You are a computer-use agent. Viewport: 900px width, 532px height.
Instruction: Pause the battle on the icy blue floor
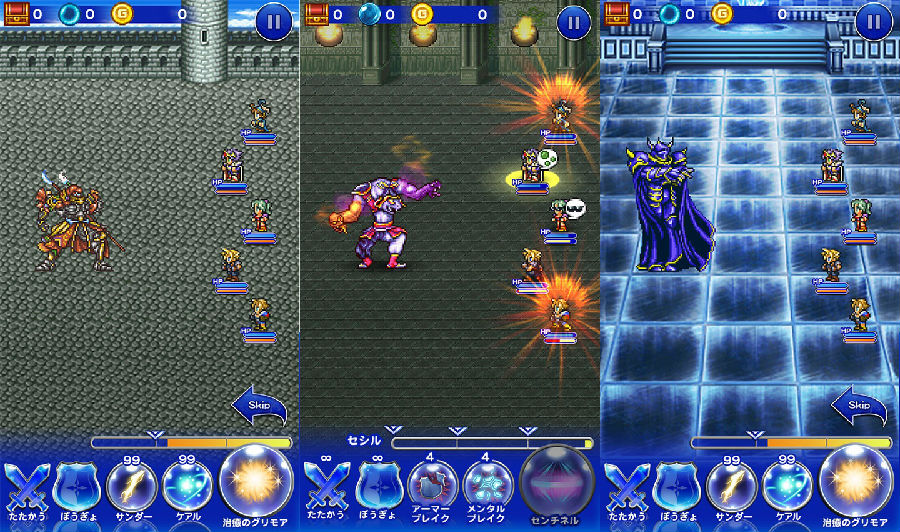(x=873, y=21)
